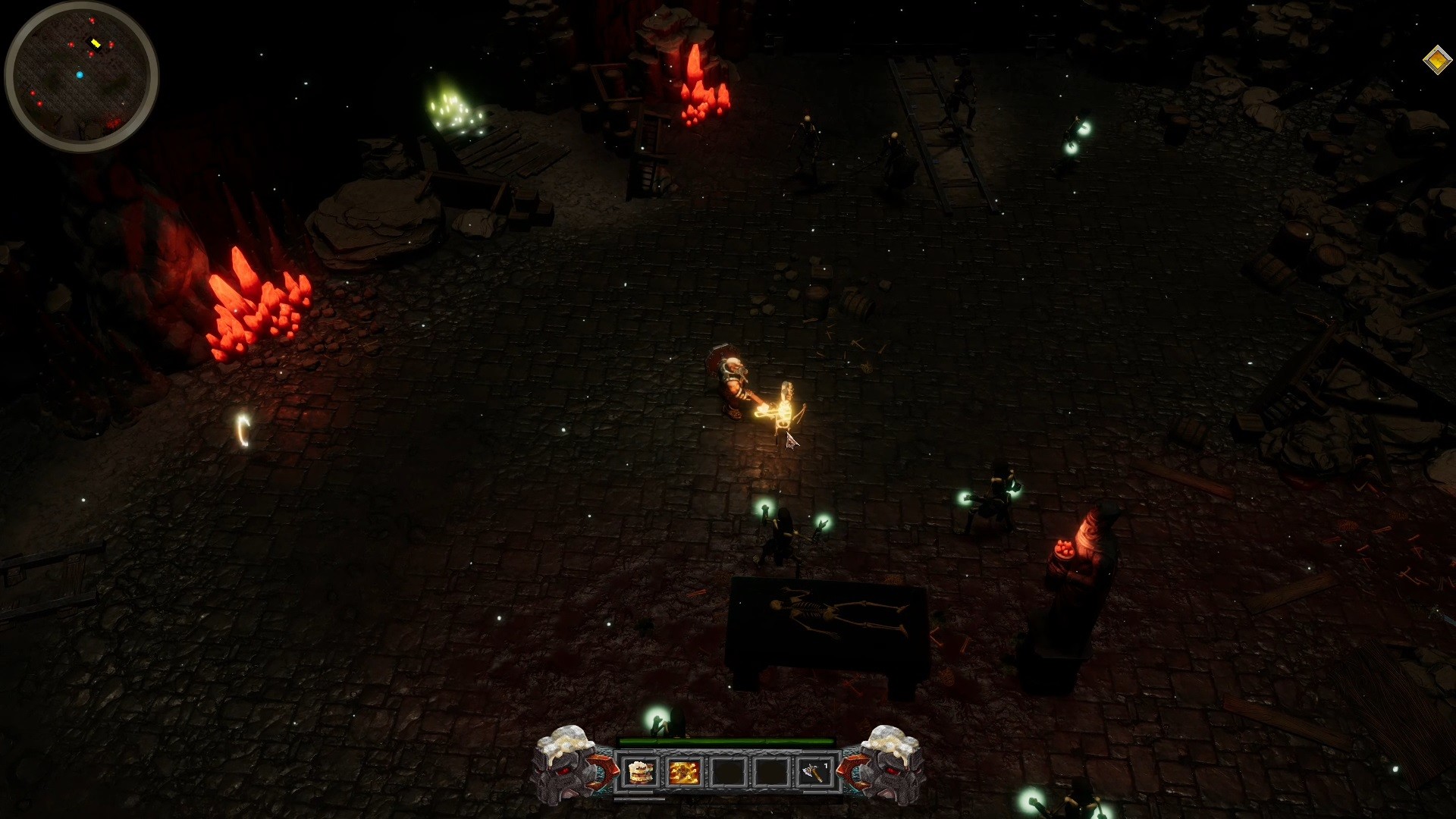Click the yellow quest marker on the minimap

96,44
